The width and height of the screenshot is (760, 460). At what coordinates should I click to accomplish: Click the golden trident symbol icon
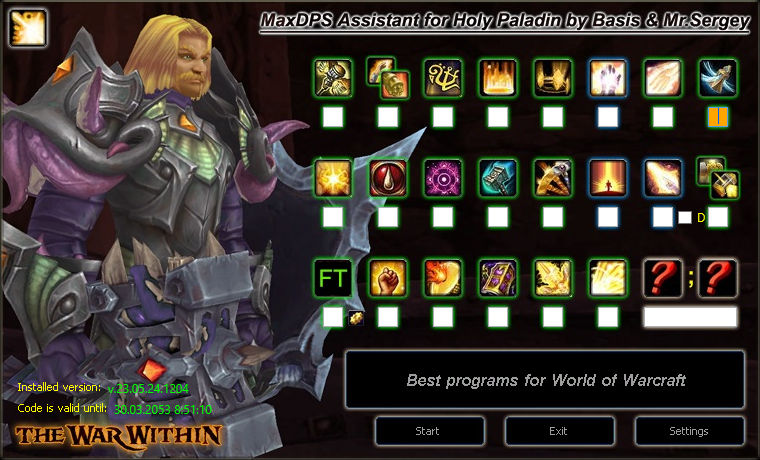(x=443, y=78)
